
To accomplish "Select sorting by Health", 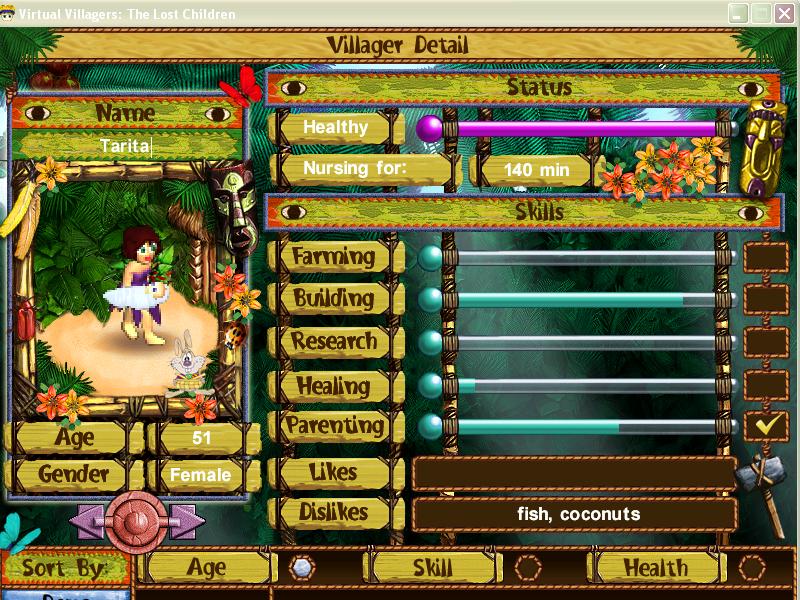I will pyautogui.click(x=752, y=567).
